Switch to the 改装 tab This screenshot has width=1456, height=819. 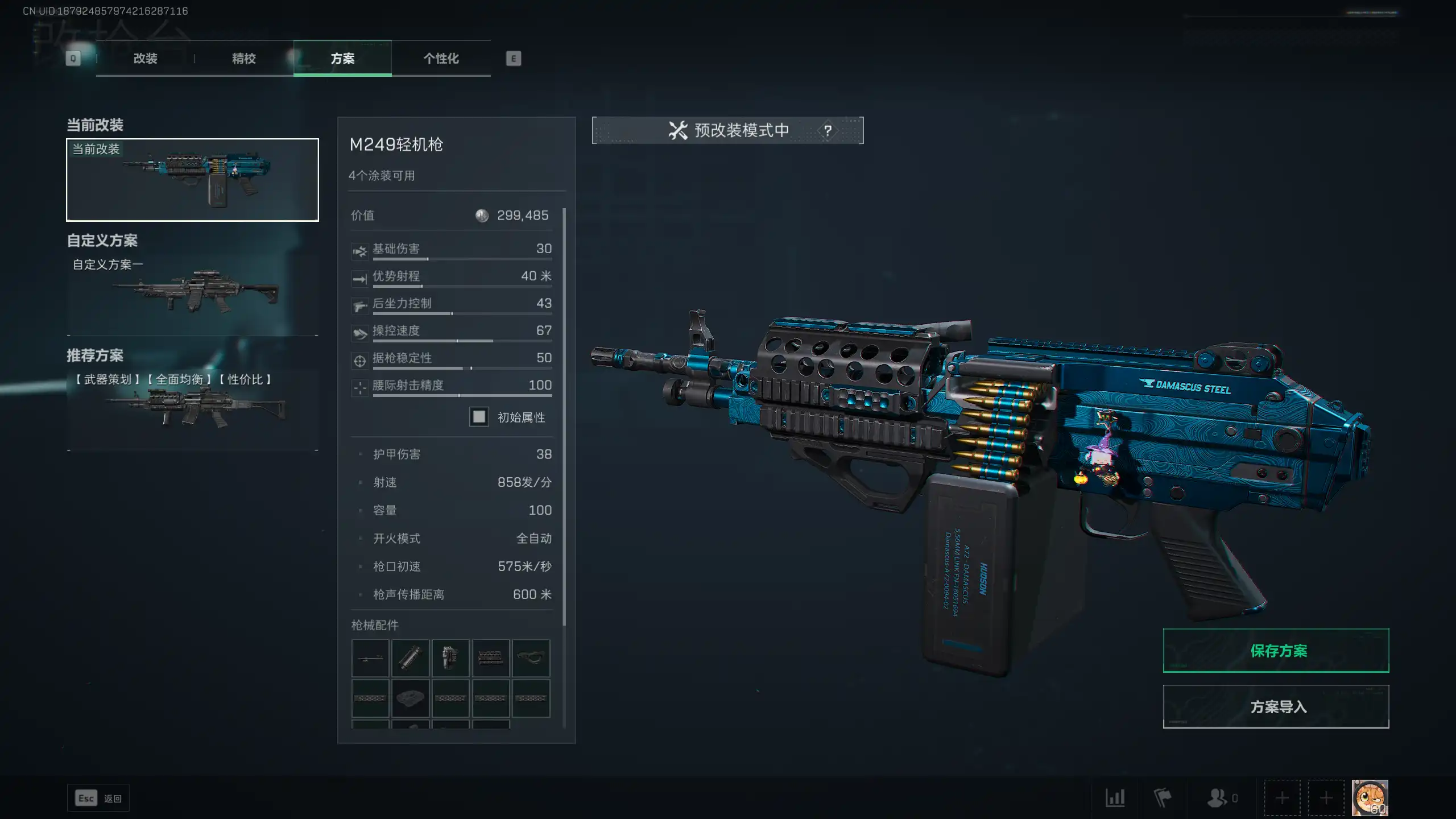145,59
